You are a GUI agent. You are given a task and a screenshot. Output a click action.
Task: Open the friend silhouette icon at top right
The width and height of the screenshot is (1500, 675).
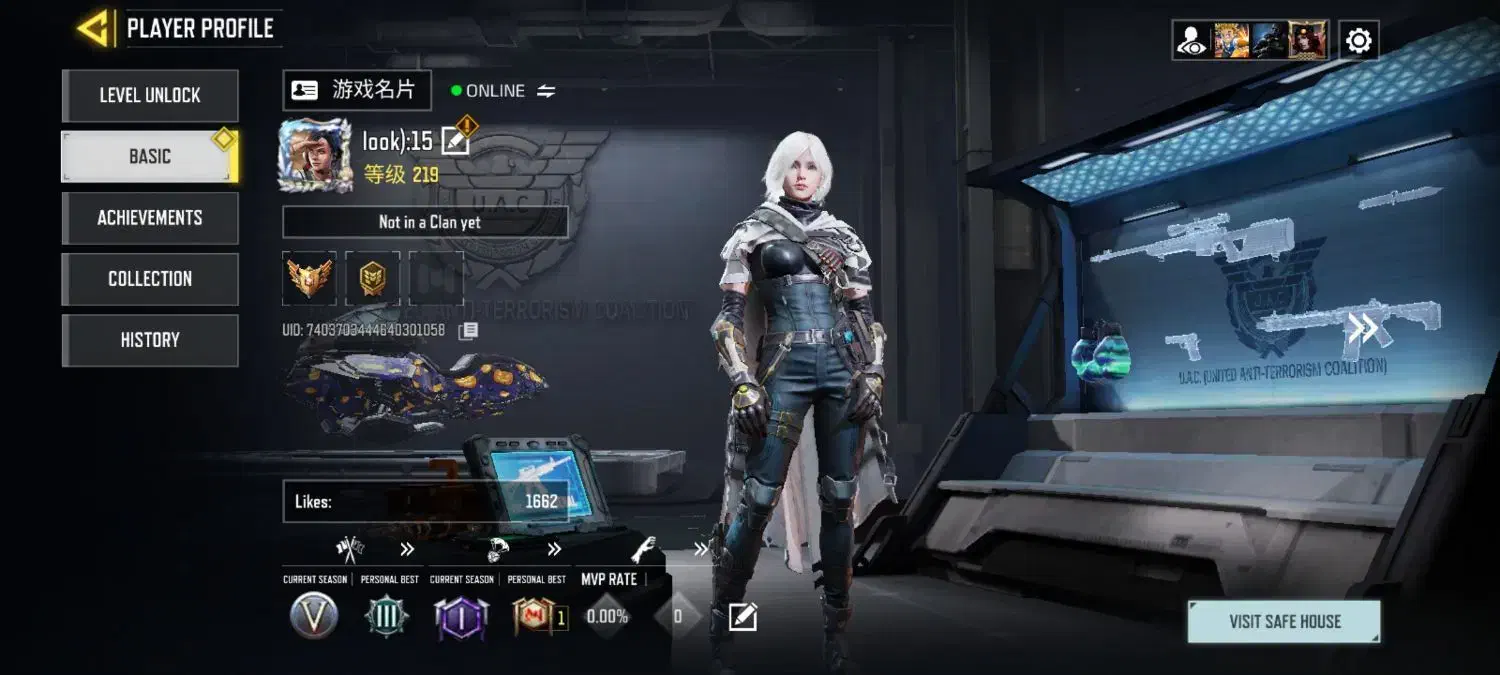[1192, 41]
